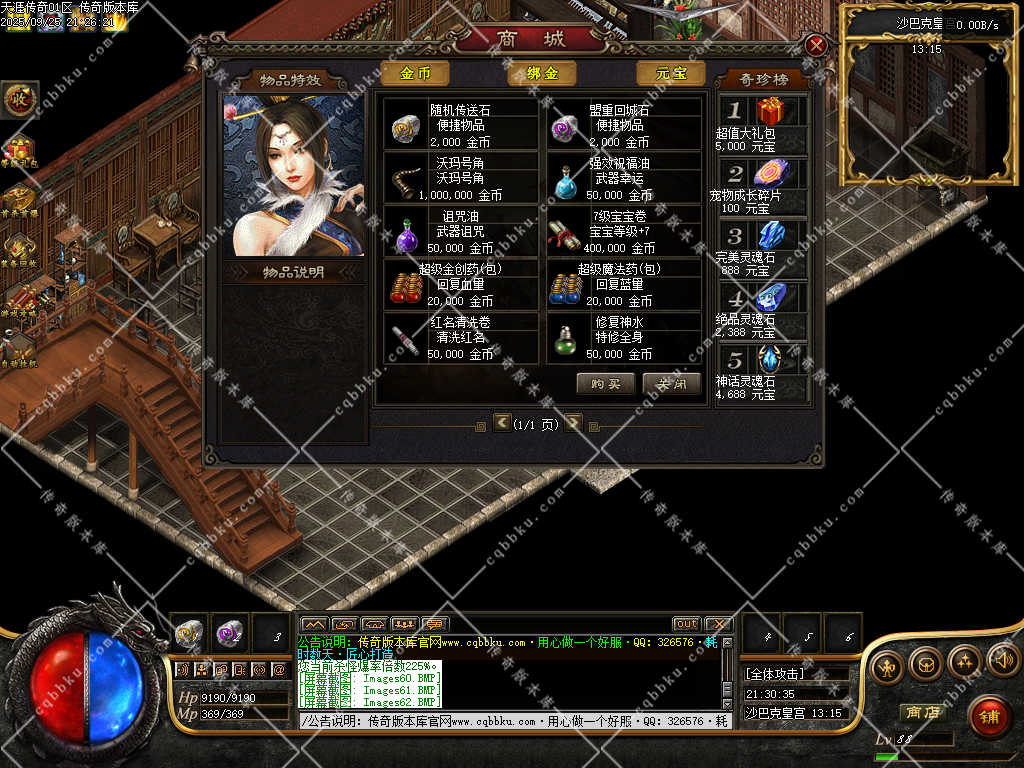Close the shop window with the red X
The width and height of the screenshot is (1024, 768).
pos(816,45)
